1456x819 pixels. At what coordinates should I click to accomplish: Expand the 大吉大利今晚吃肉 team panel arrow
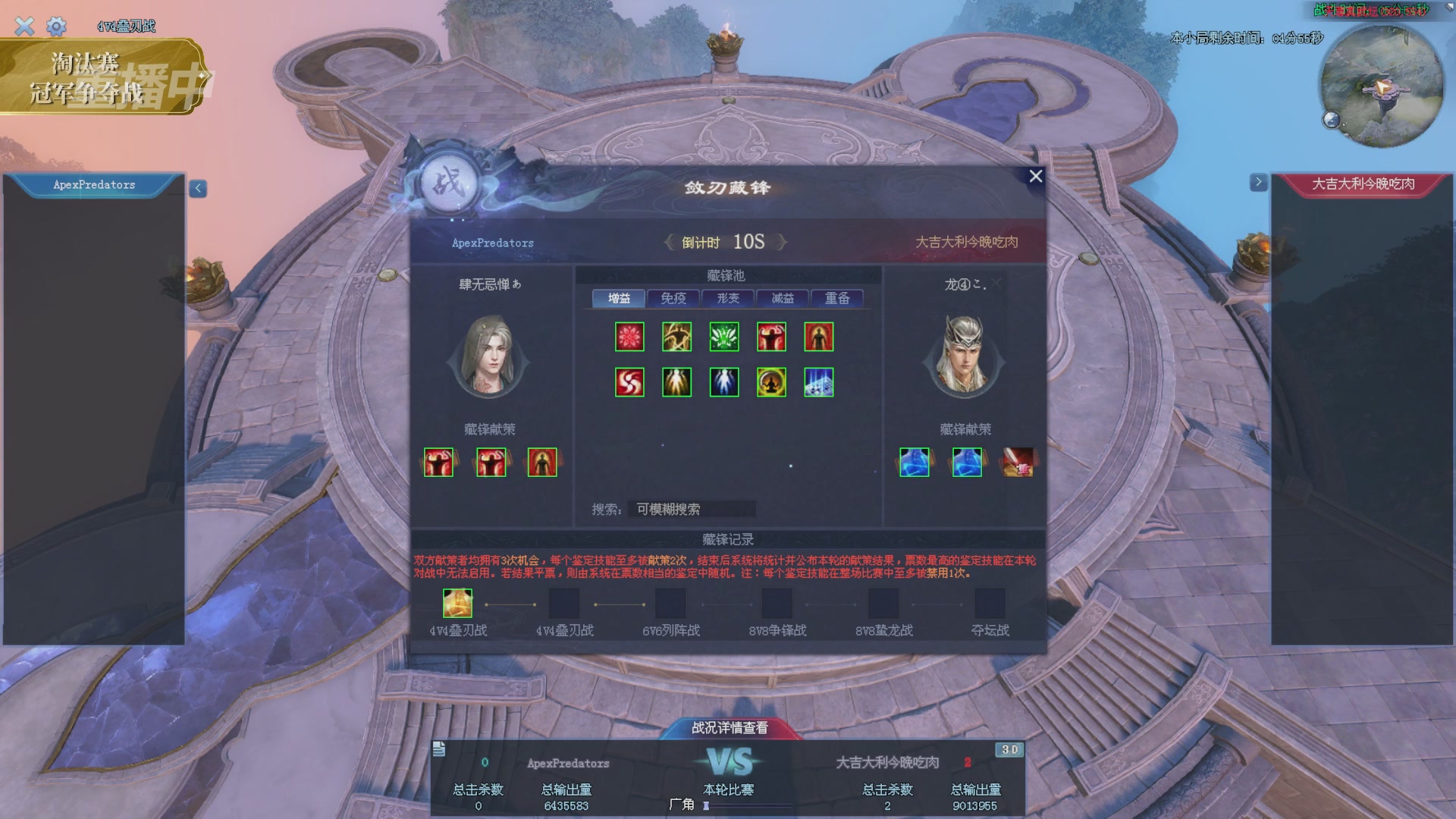point(1259,182)
